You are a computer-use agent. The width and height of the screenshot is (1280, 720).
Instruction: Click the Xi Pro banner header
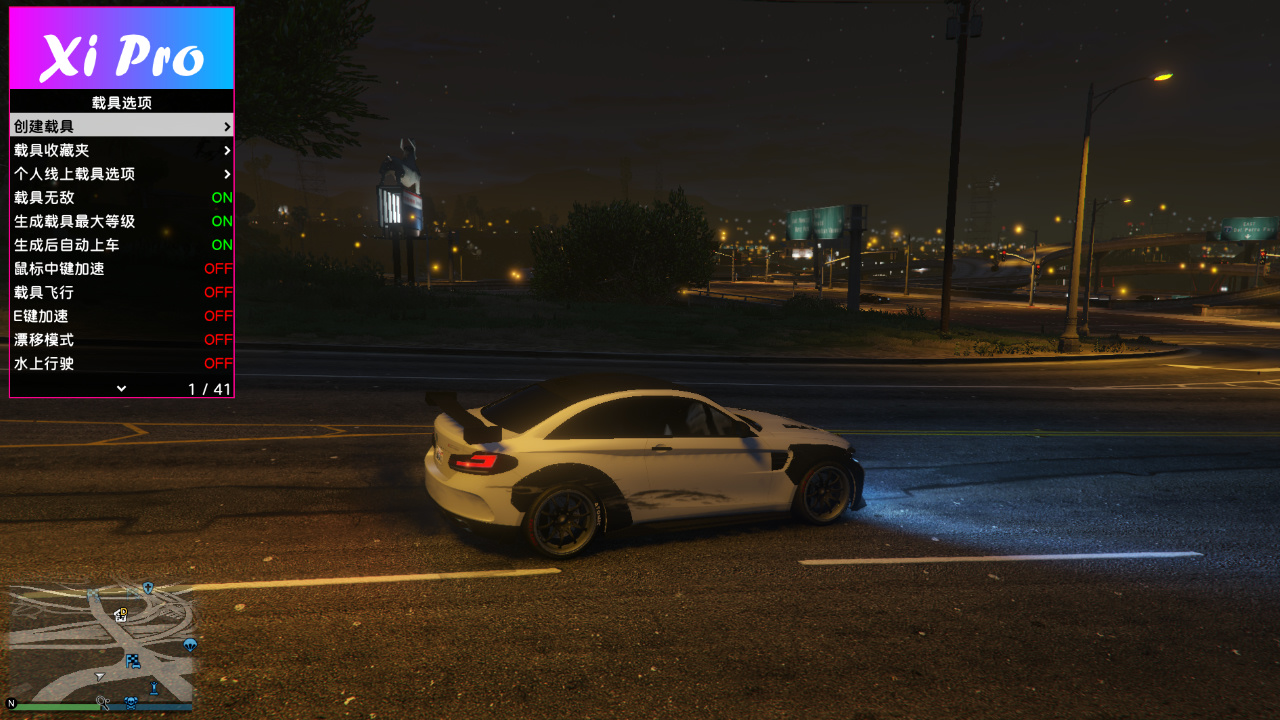click(x=122, y=49)
